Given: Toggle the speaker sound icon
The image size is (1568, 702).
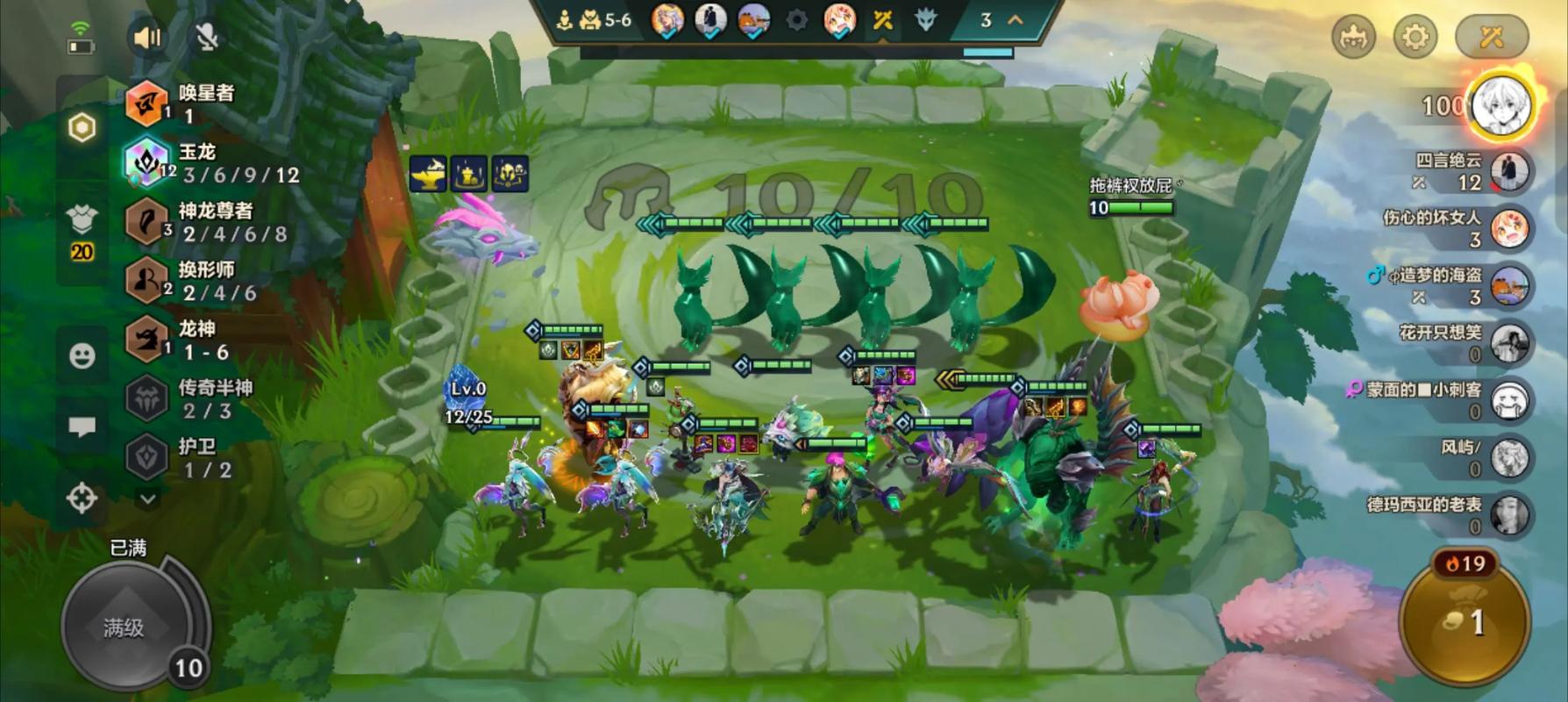Looking at the screenshot, I should coord(147,38).
